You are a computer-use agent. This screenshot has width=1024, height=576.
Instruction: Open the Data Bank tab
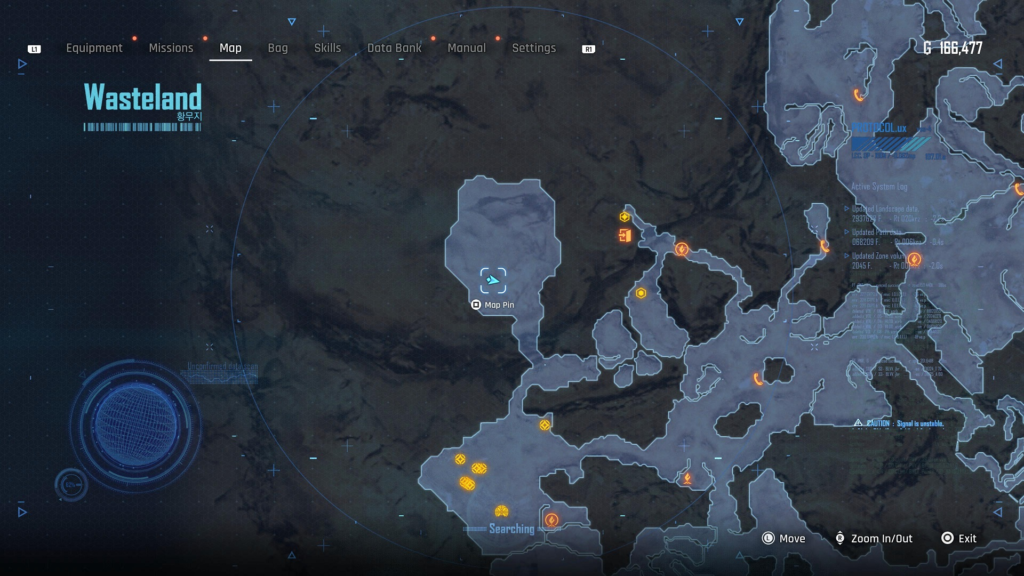coord(394,48)
